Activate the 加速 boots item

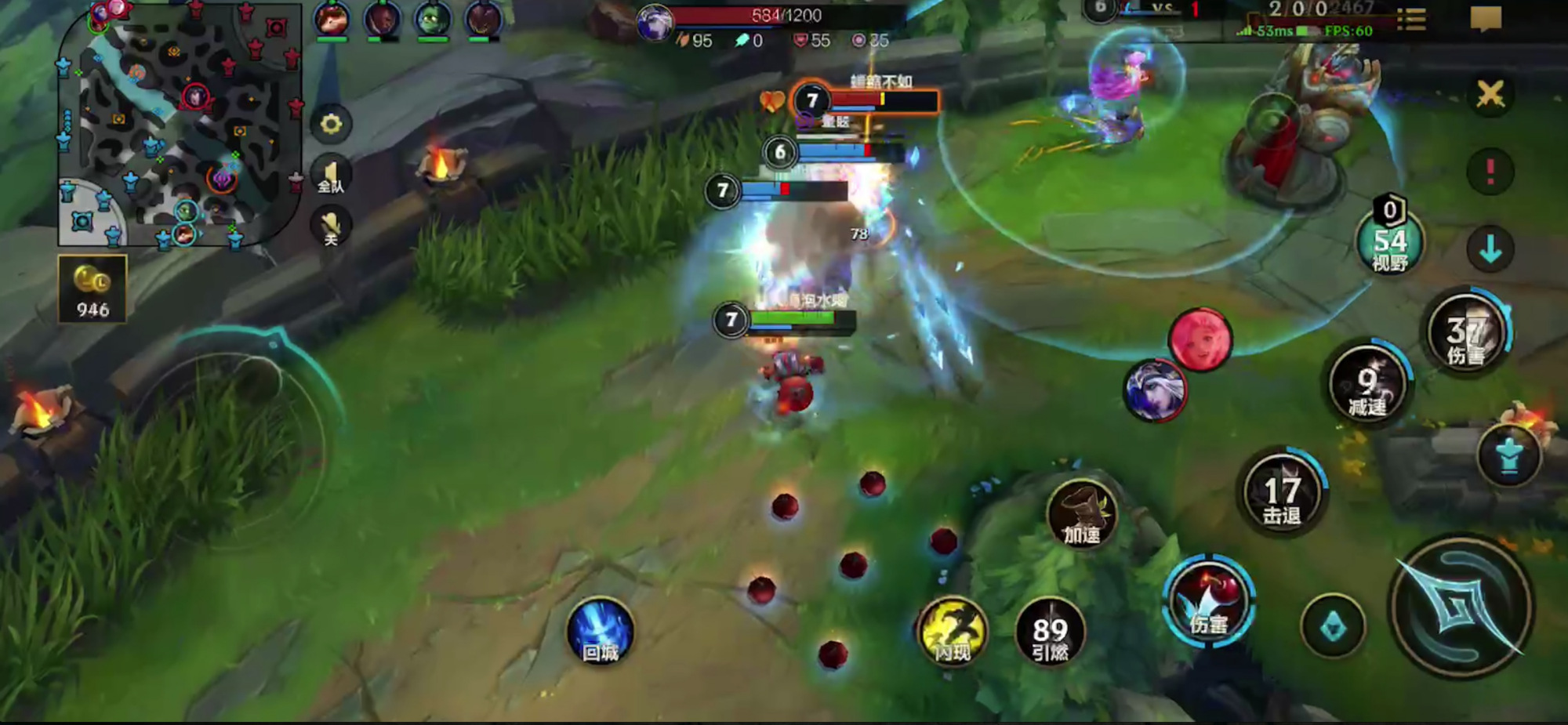pos(1081,513)
